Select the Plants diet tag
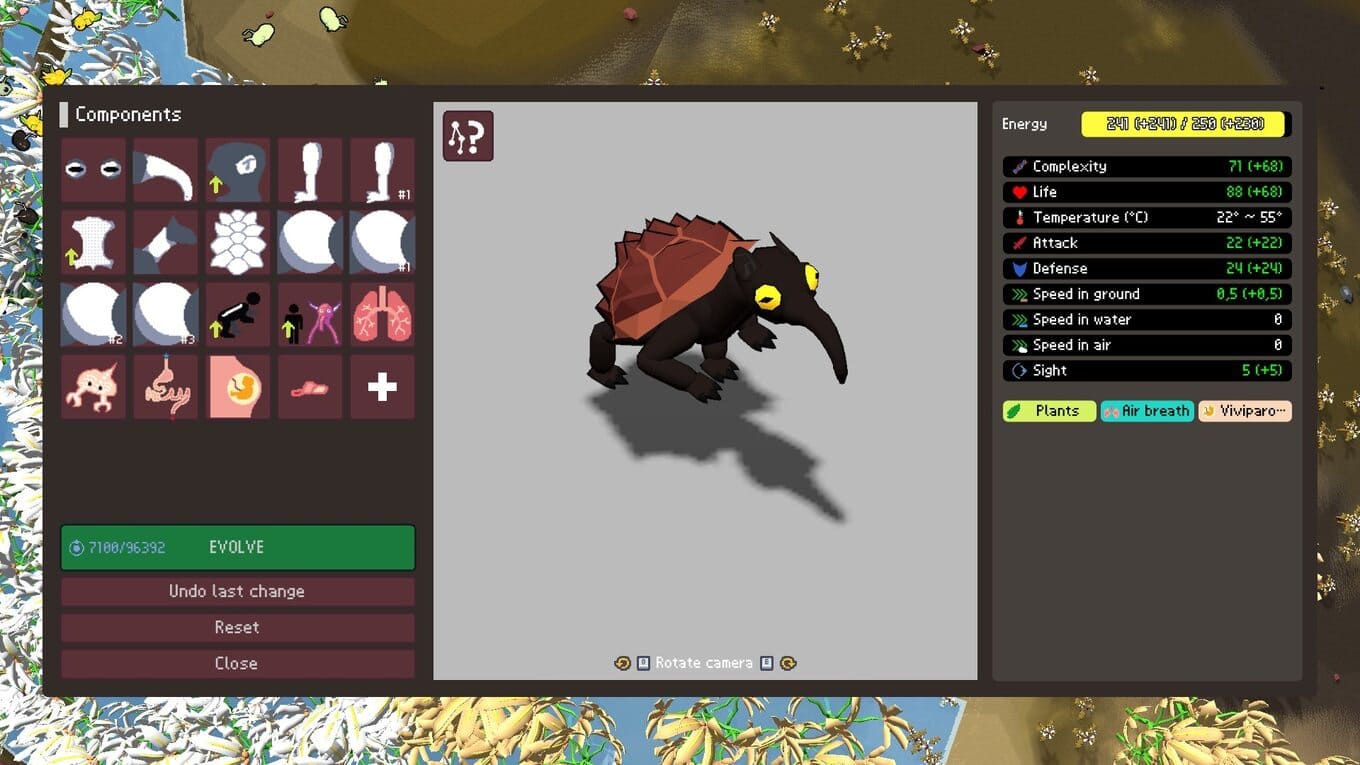Viewport: 1360px width, 765px height. tap(1049, 411)
